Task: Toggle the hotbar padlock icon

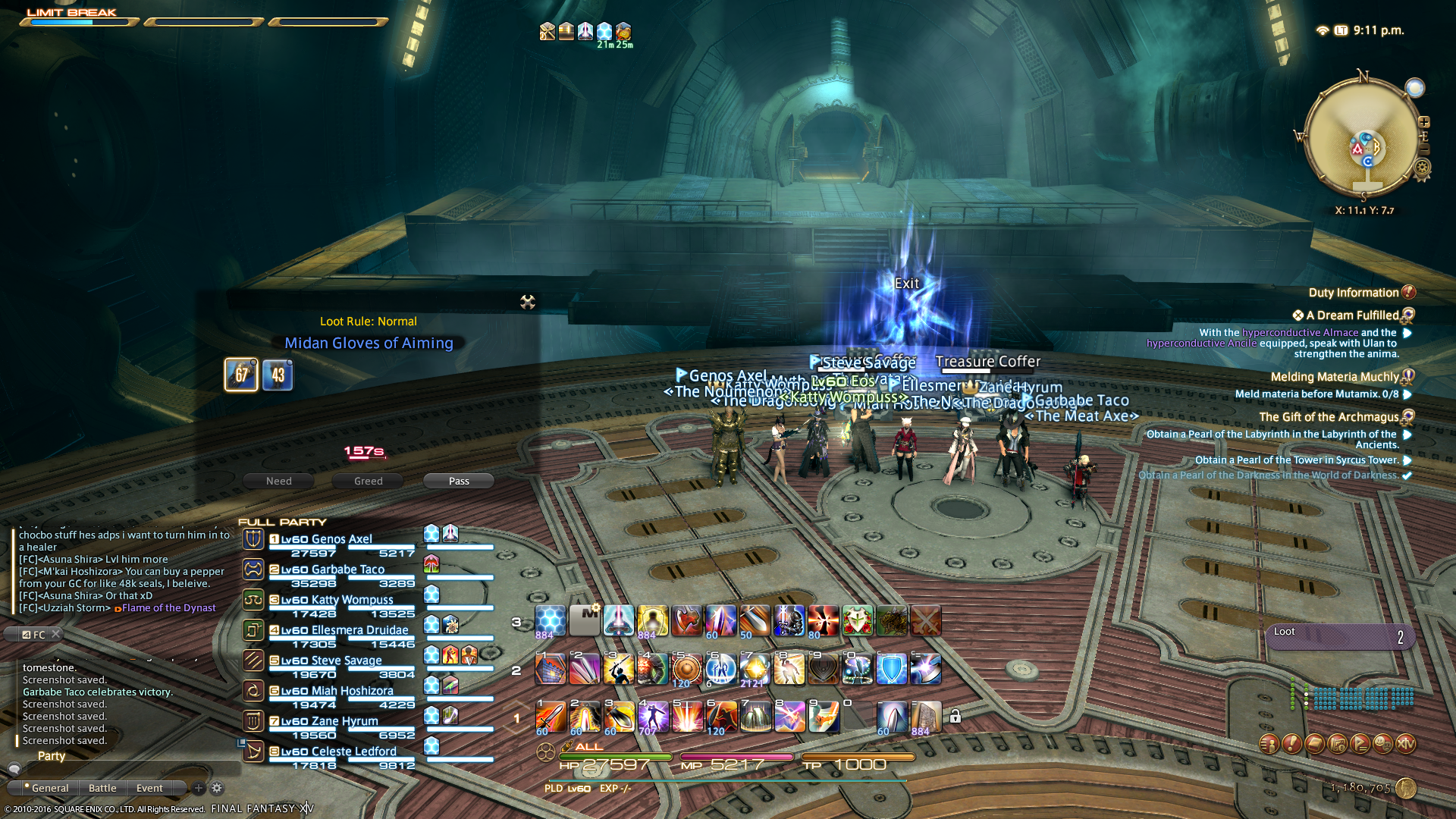Action: click(955, 716)
